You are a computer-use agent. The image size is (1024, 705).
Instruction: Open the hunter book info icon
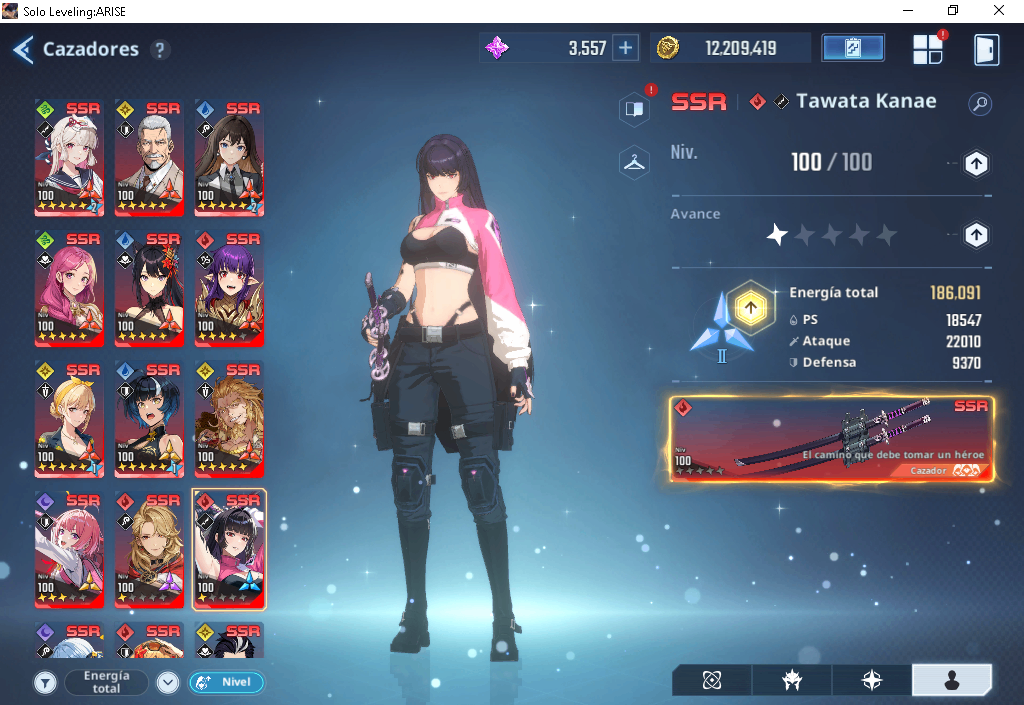click(x=634, y=109)
